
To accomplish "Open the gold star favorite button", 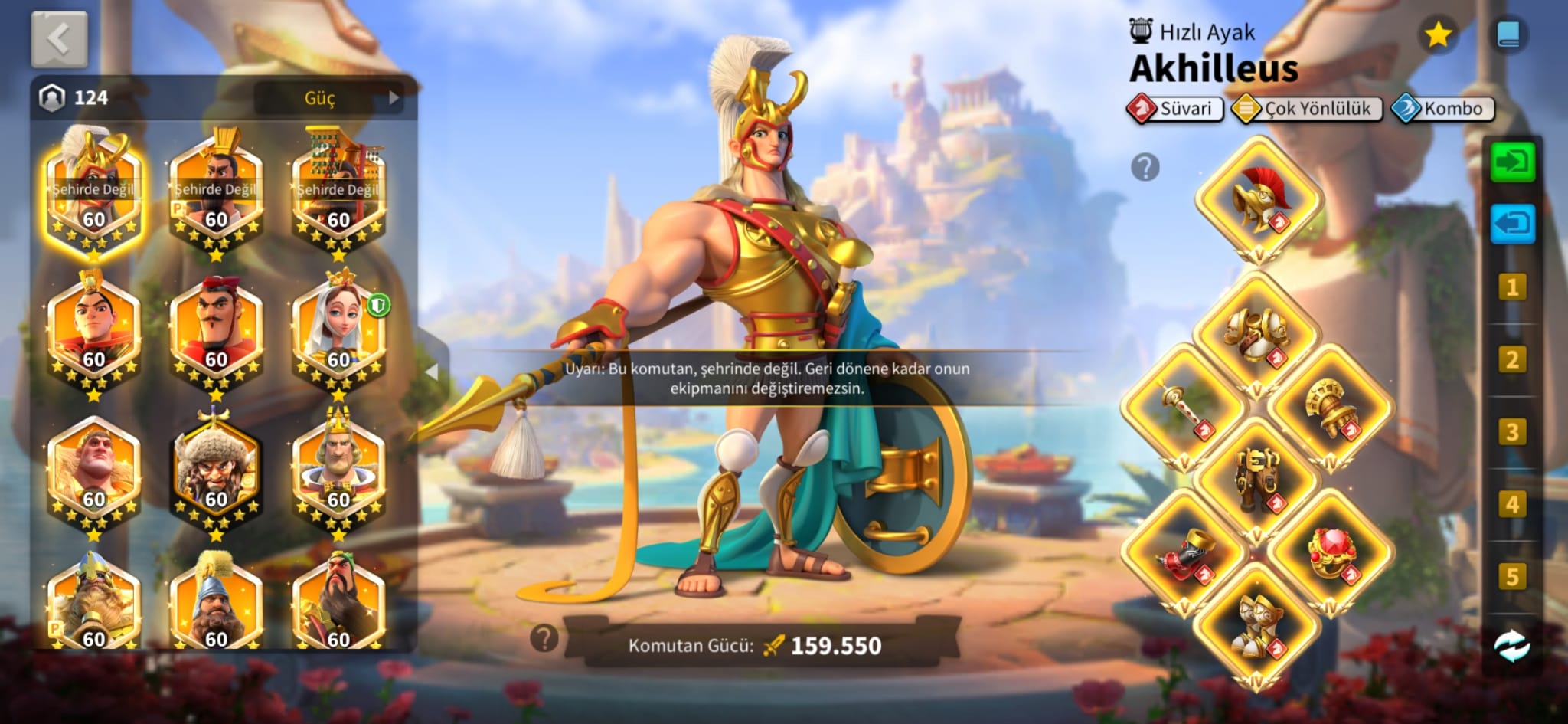I will pos(1438,34).
